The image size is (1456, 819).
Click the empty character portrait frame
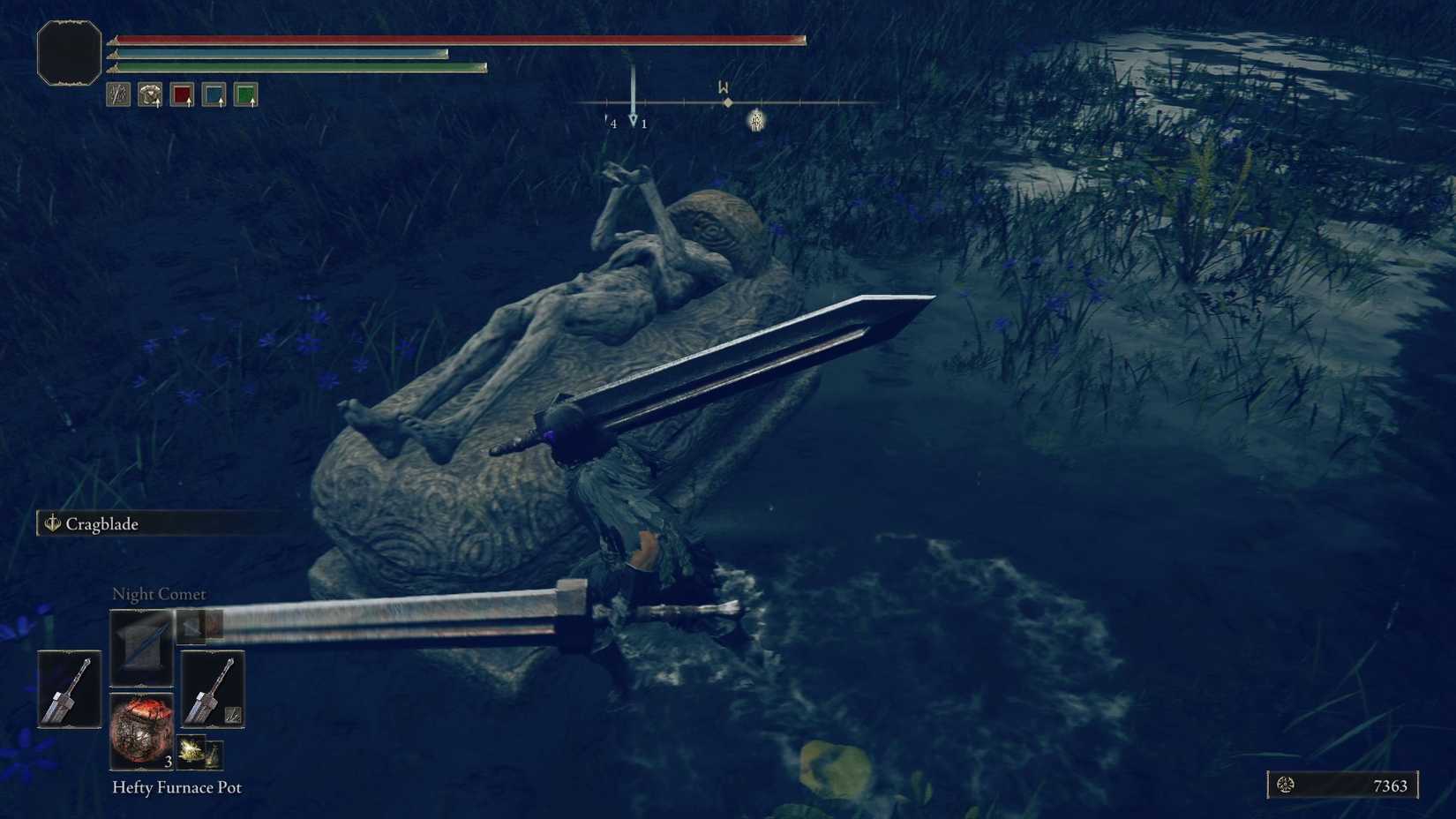[68, 51]
